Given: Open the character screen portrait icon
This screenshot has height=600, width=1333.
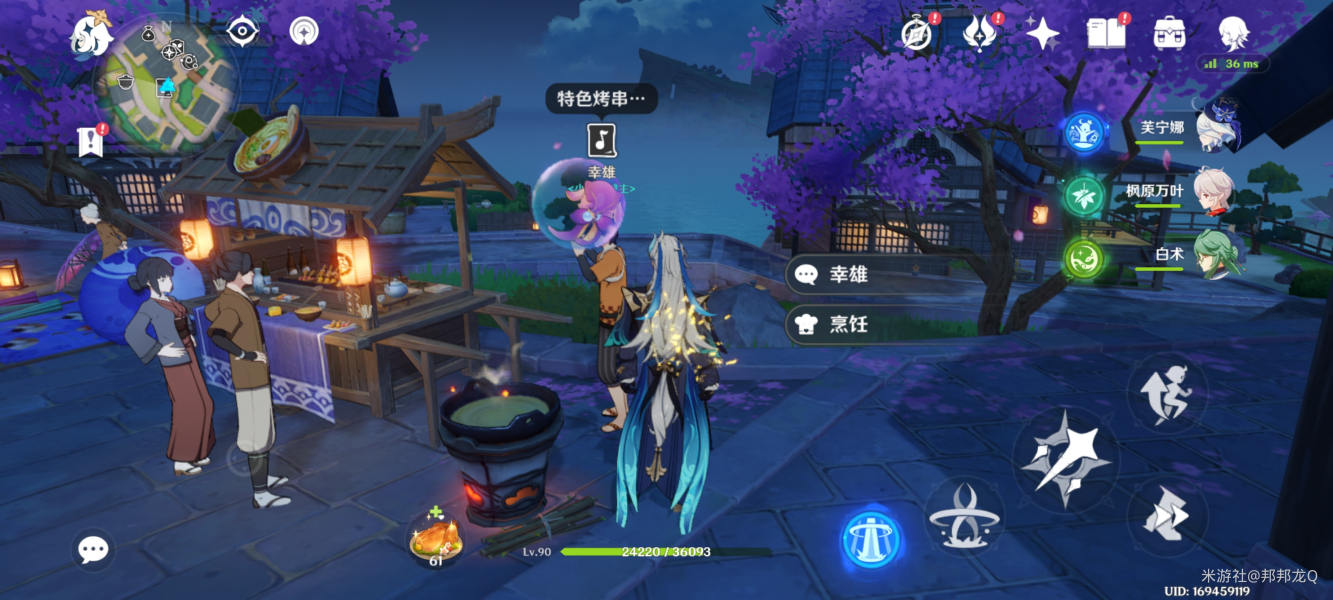Looking at the screenshot, I should (x=1233, y=33).
